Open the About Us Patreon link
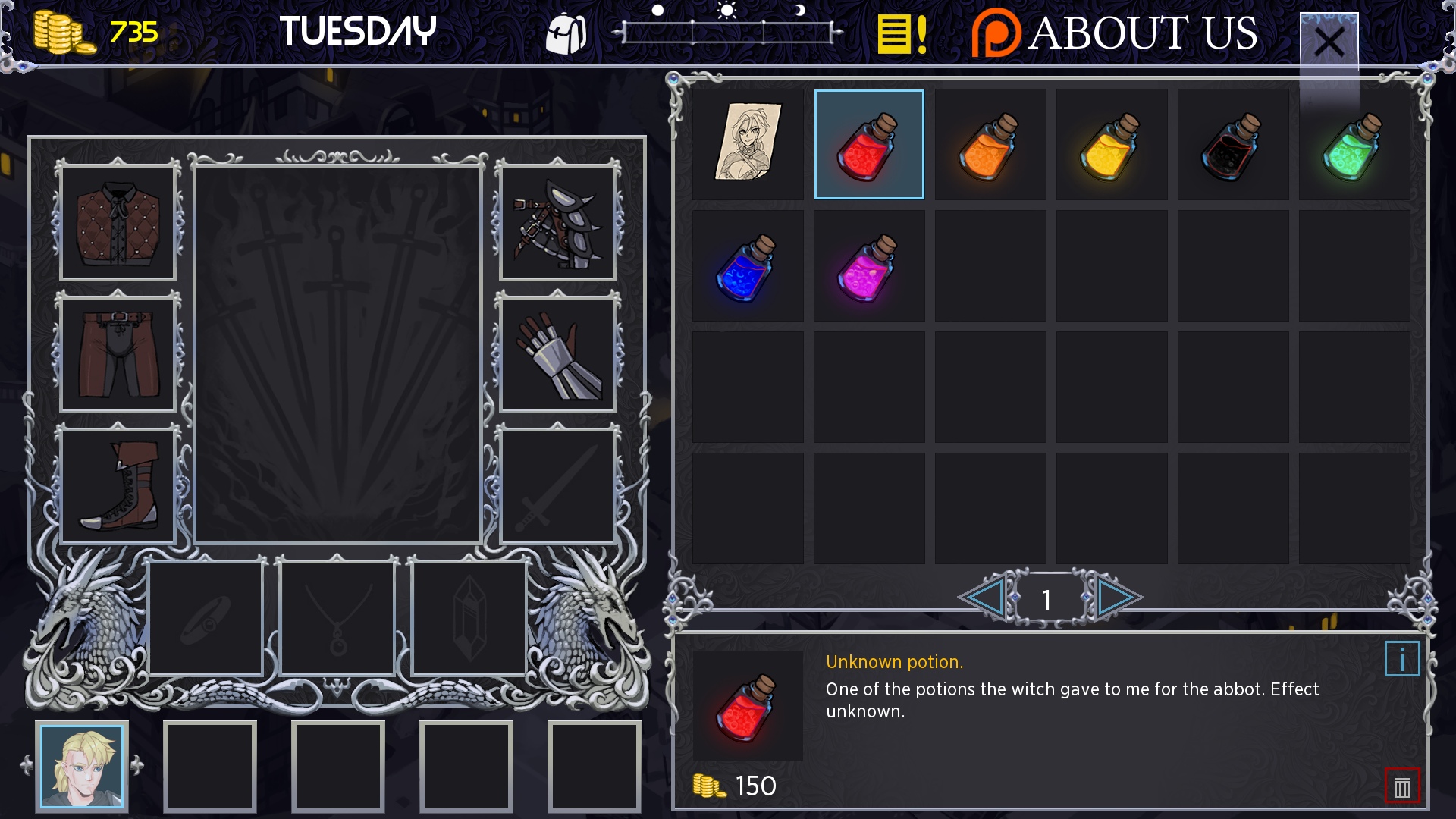1456x819 pixels. 1115,33
